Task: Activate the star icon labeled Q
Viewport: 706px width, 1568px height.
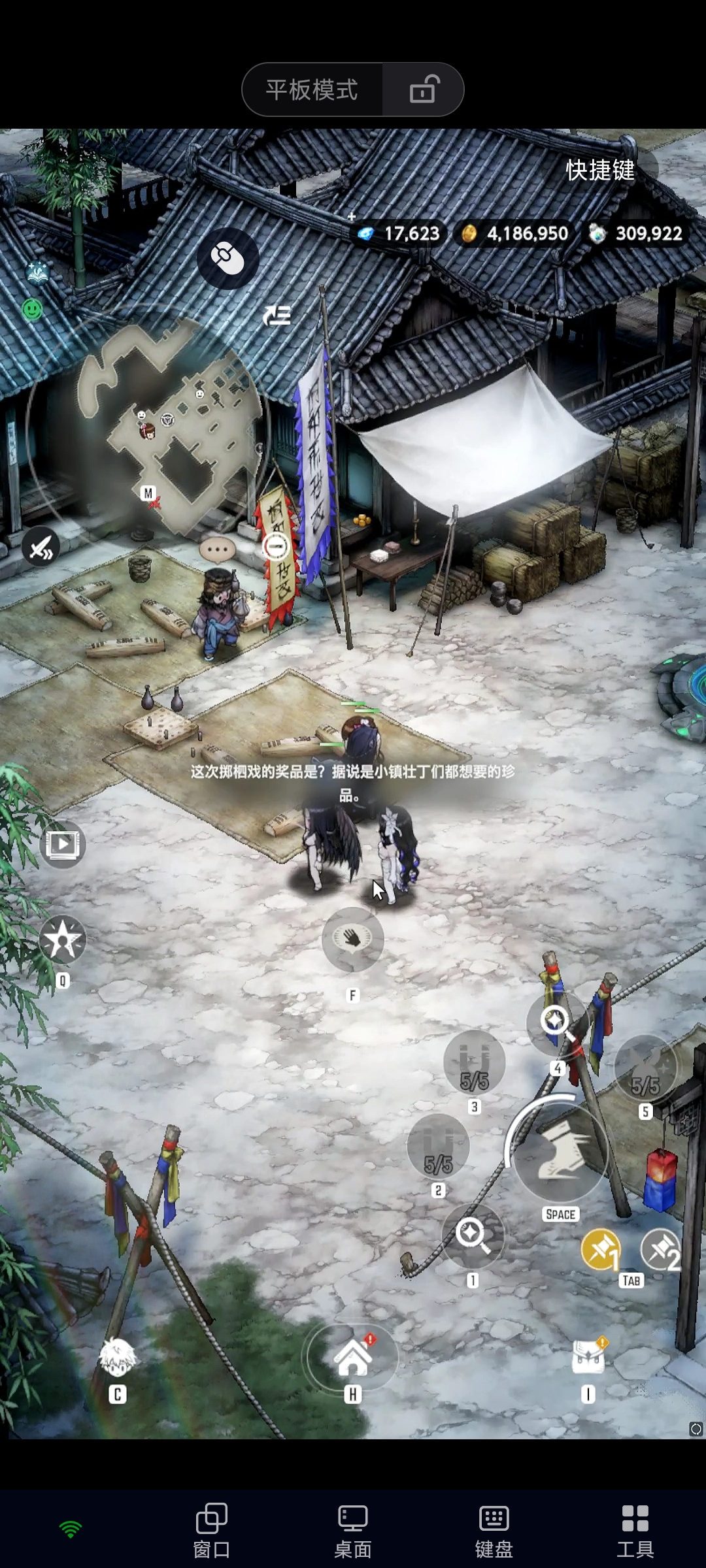Action: 63,941
